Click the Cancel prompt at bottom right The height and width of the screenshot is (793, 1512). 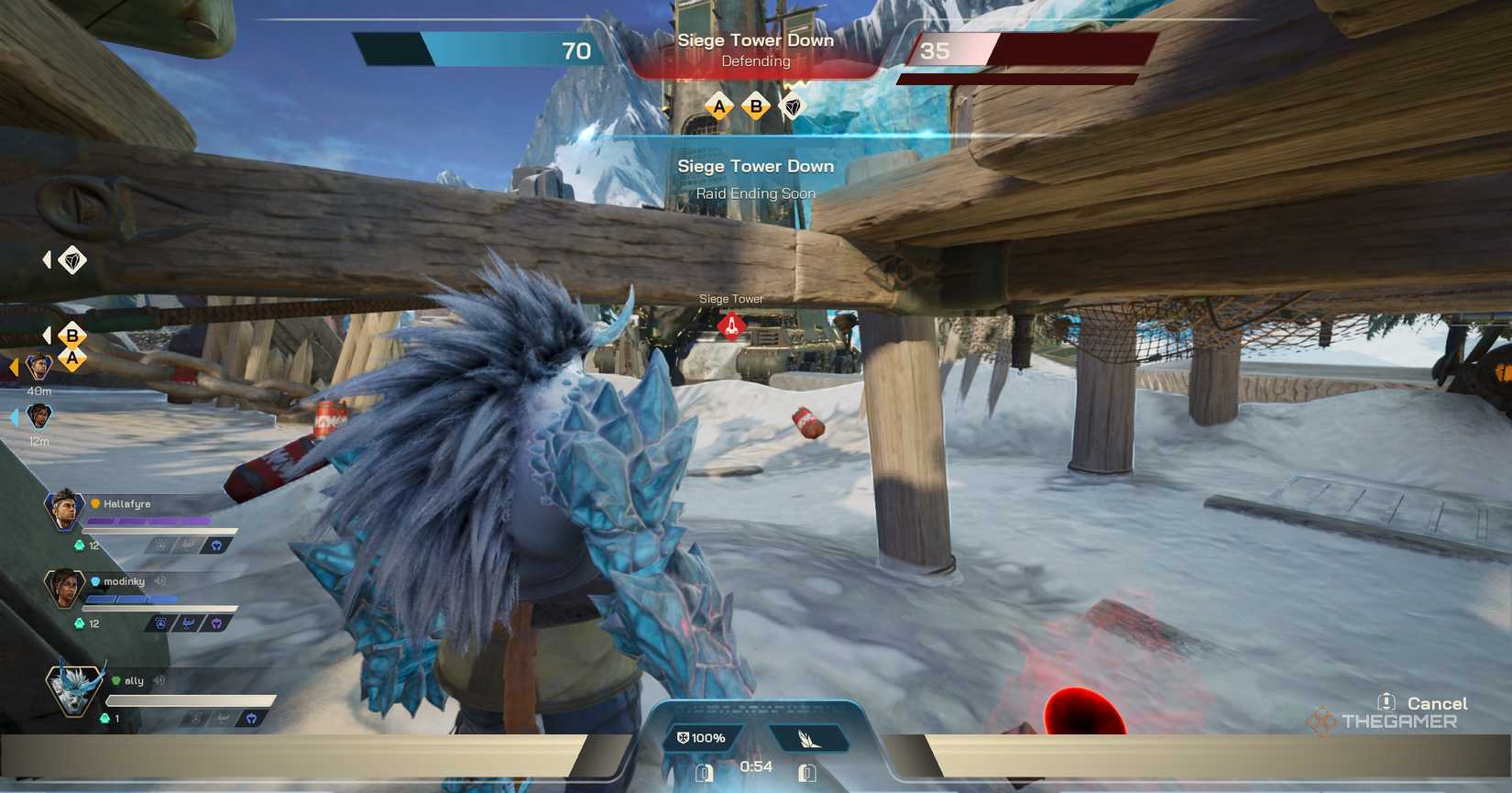click(x=1435, y=703)
